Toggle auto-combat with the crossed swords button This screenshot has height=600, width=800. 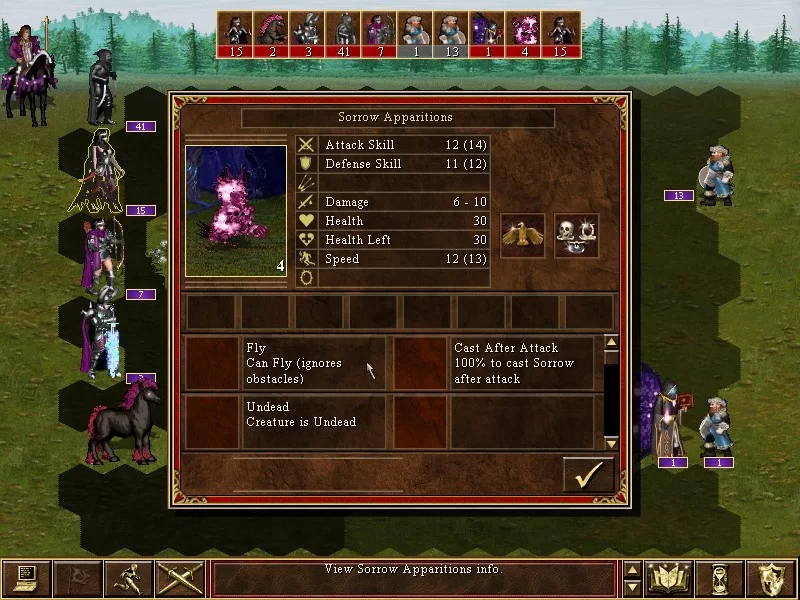click(180, 578)
